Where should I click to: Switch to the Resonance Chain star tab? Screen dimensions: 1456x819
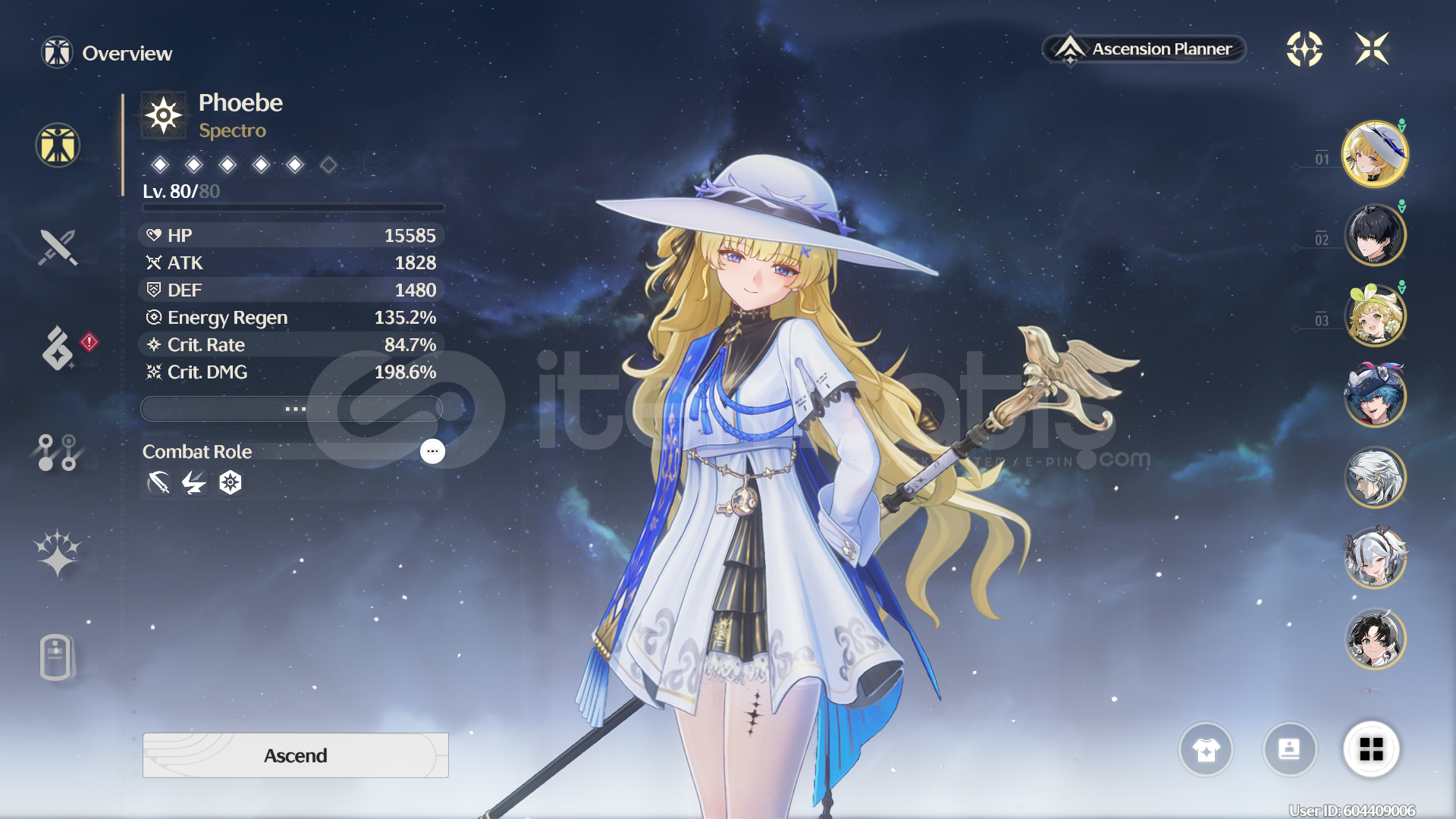(58, 552)
